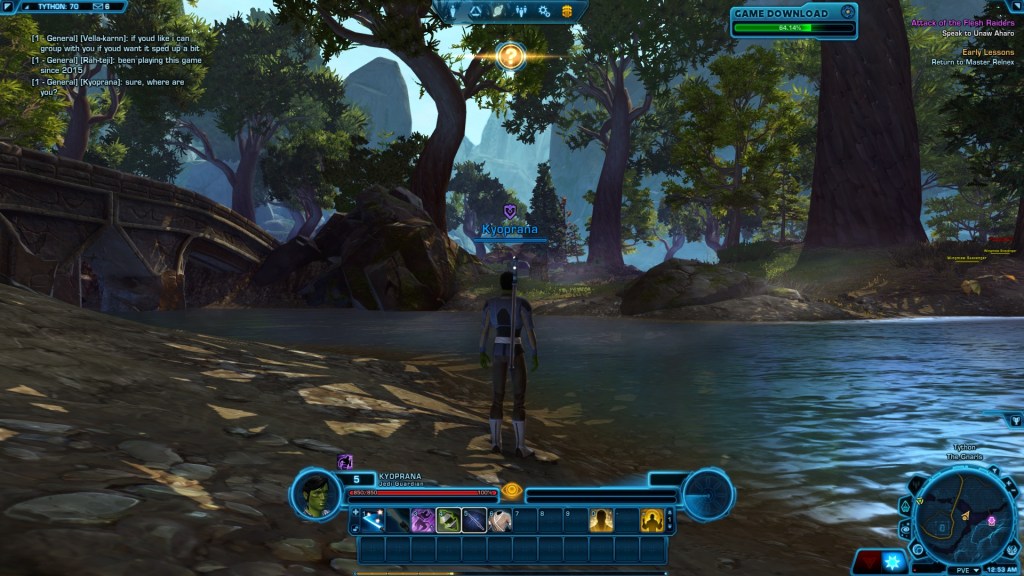
Task: Activate the dark blade ability in slot 5
Action: pyautogui.click(x=474, y=520)
